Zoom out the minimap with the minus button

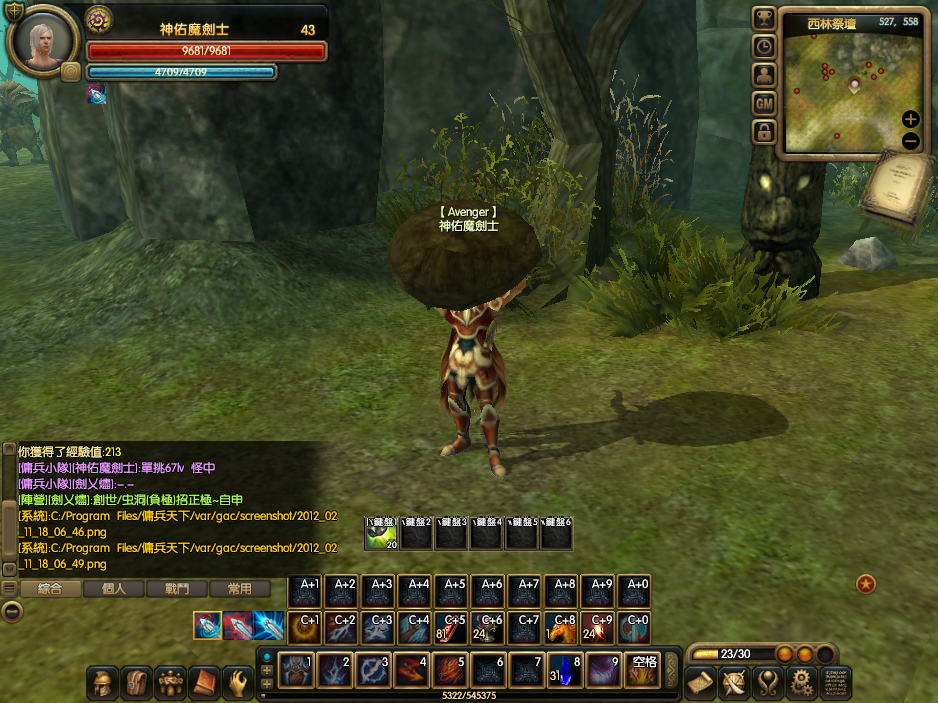click(910, 141)
